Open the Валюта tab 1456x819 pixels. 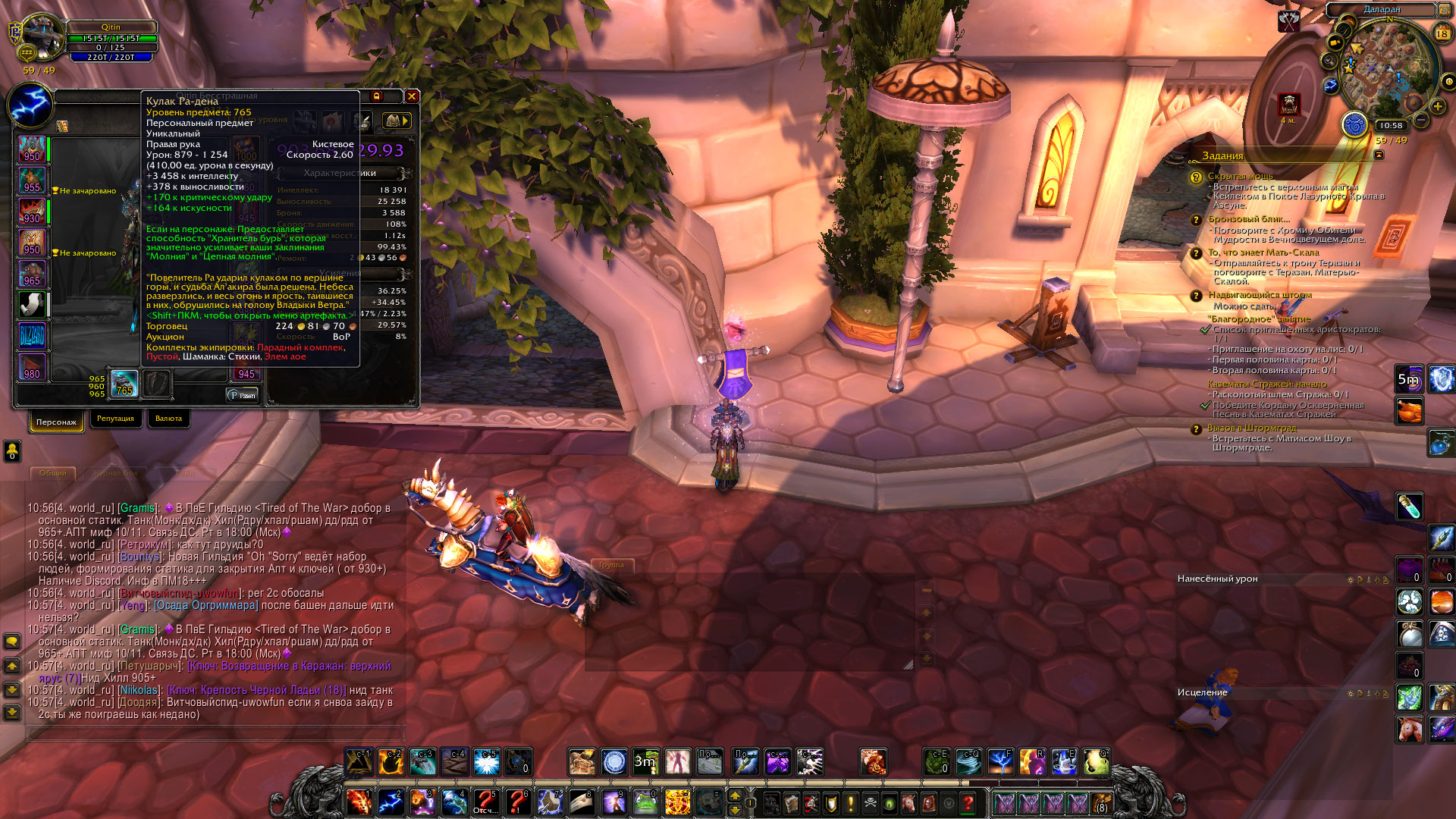click(168, 419)
